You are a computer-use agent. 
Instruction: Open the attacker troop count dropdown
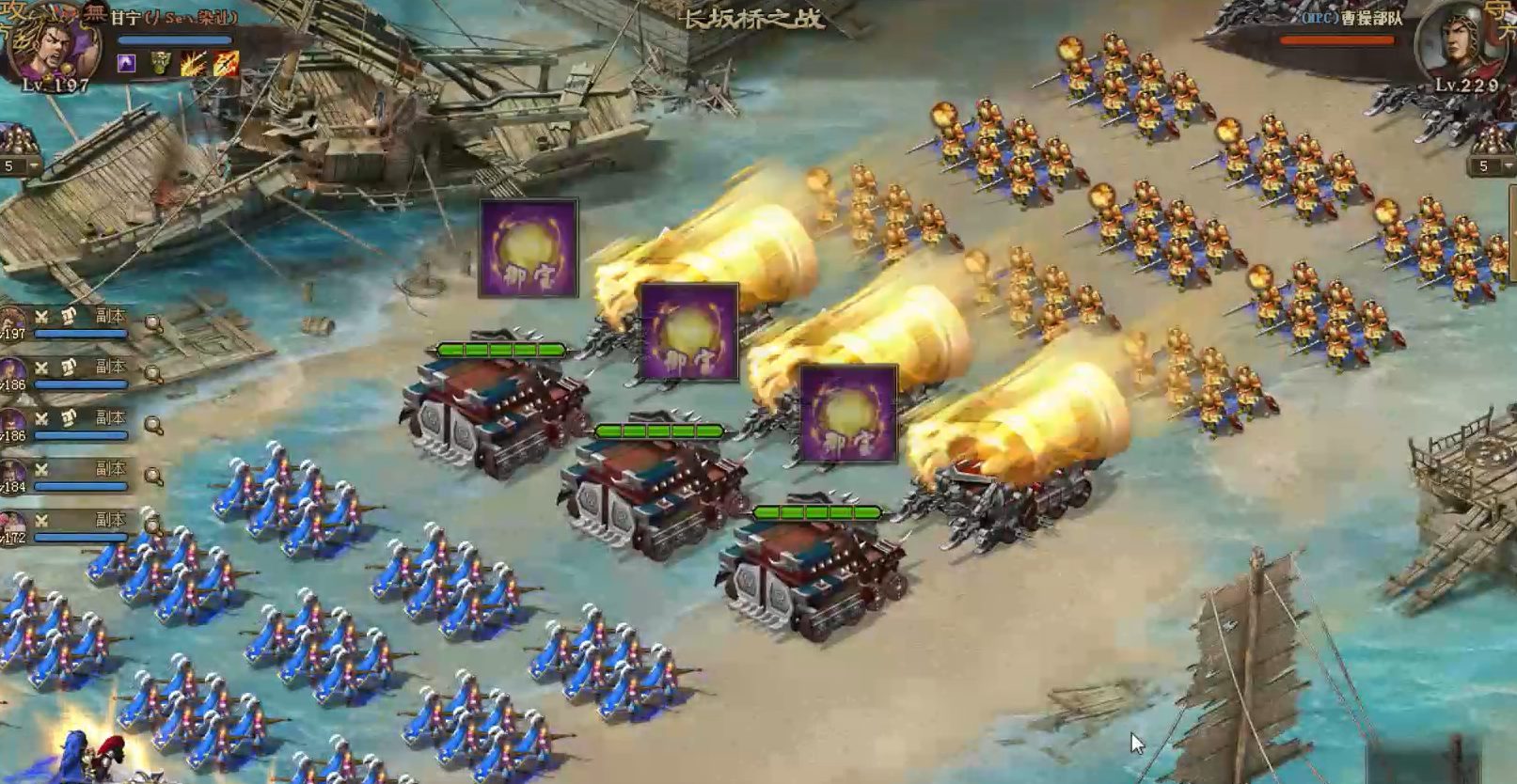click(x=34, y=166)
